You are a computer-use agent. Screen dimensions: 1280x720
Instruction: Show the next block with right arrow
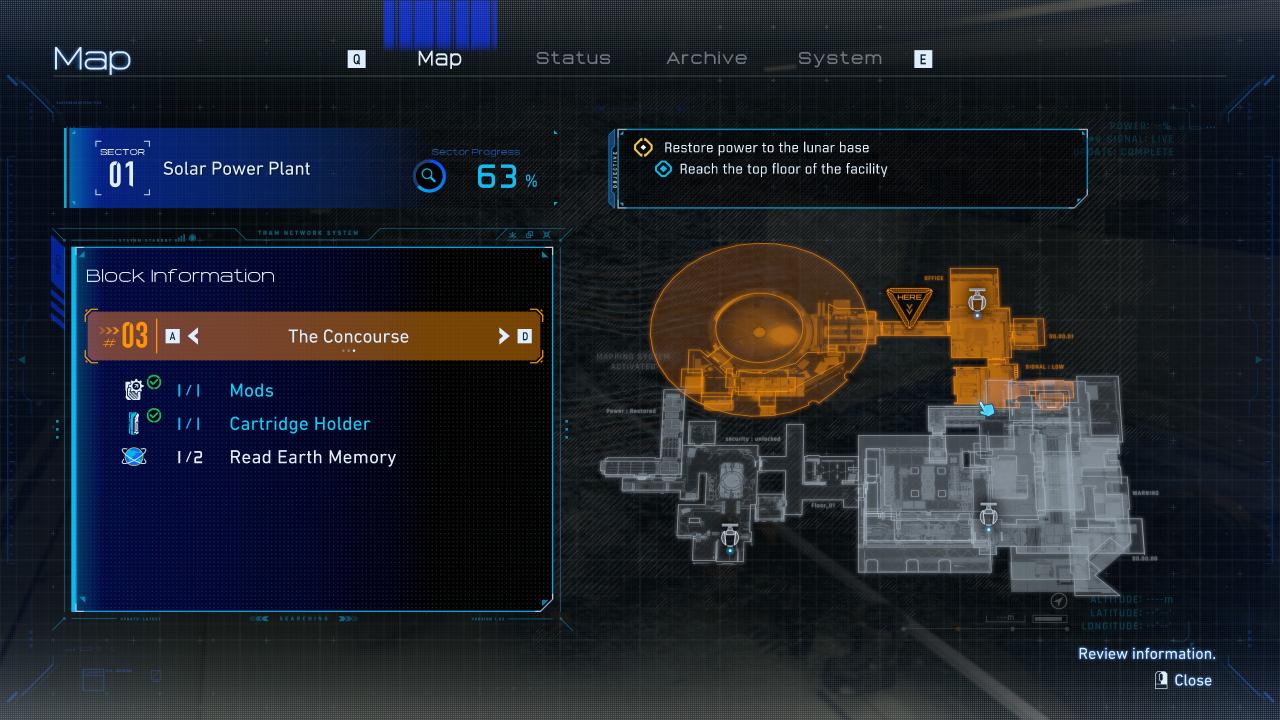[504, 336]
